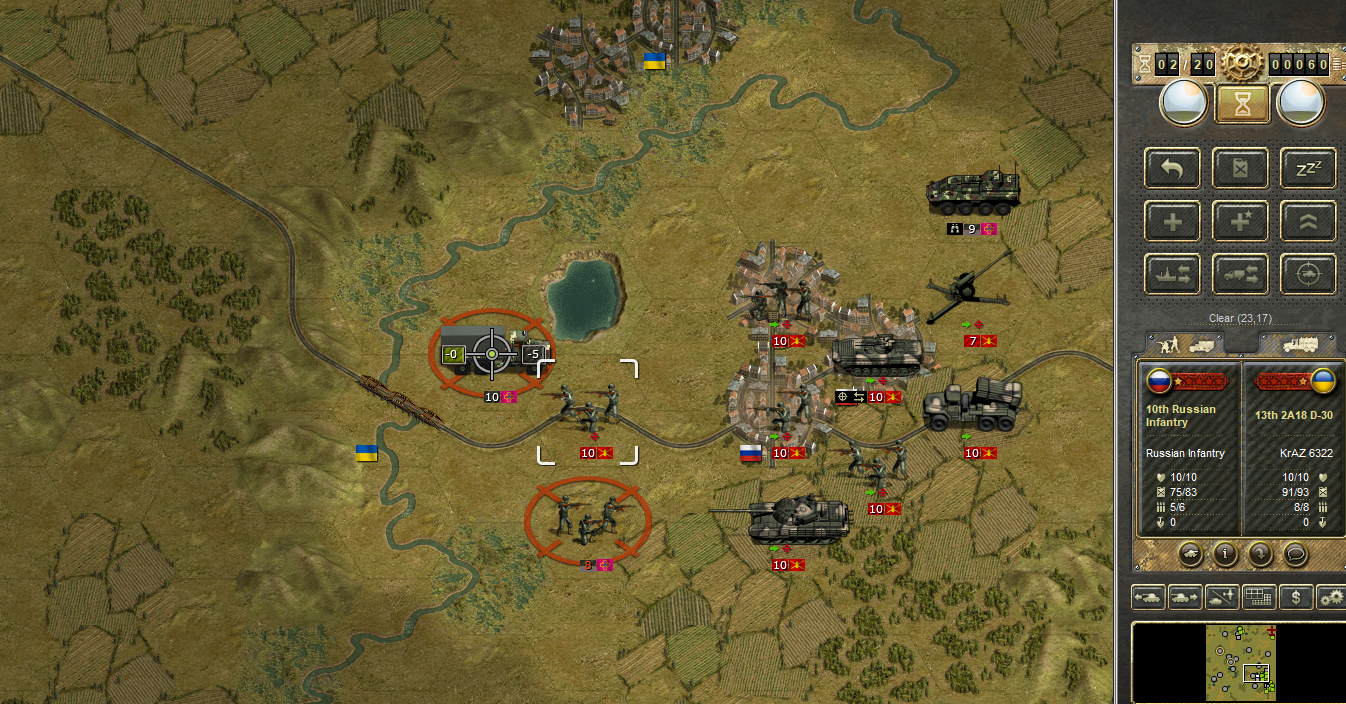Click the hourglass end turn button
1346x704 pixels.
click(1241, 102)
